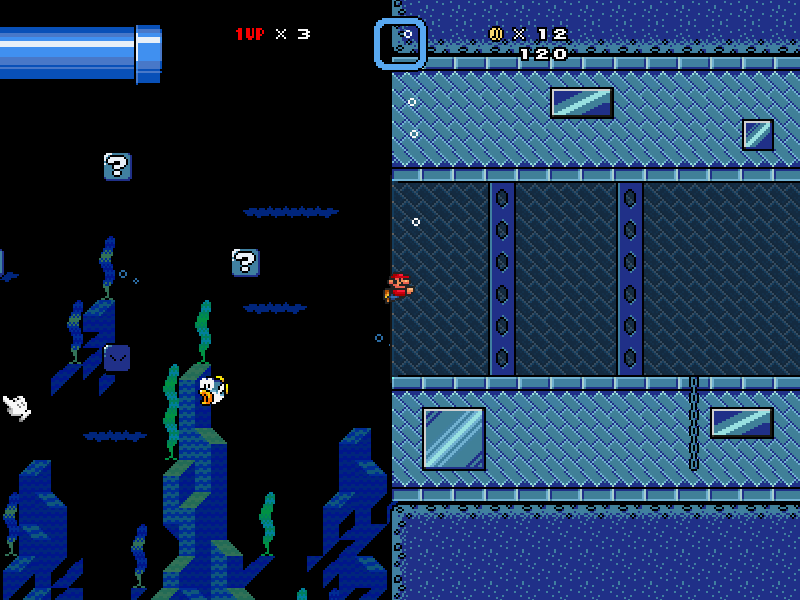Screen dimensions: 800x600
Task: Select the reserve item box
Action: tap(400, 44)
